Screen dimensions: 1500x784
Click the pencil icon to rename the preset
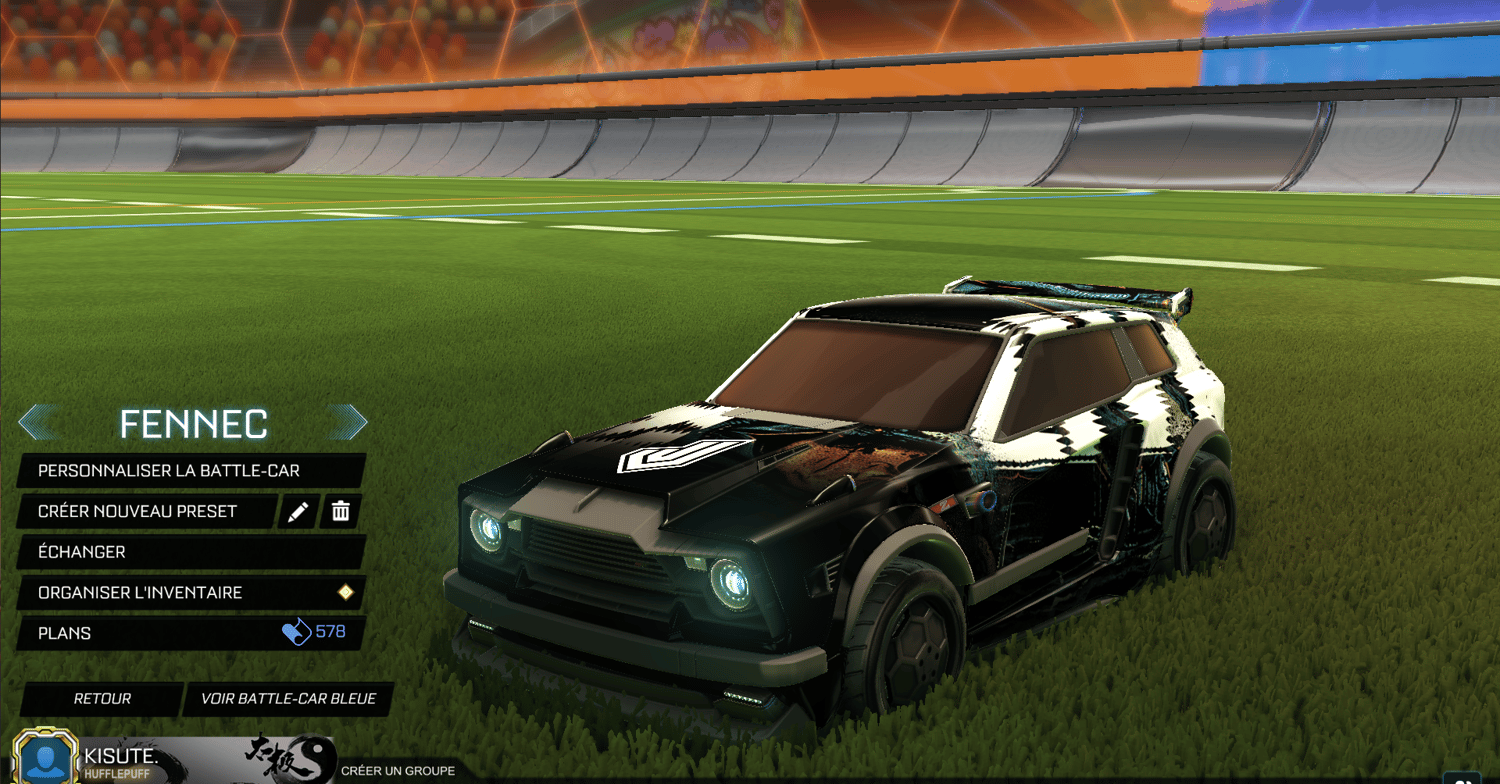(x=296, y=511)
